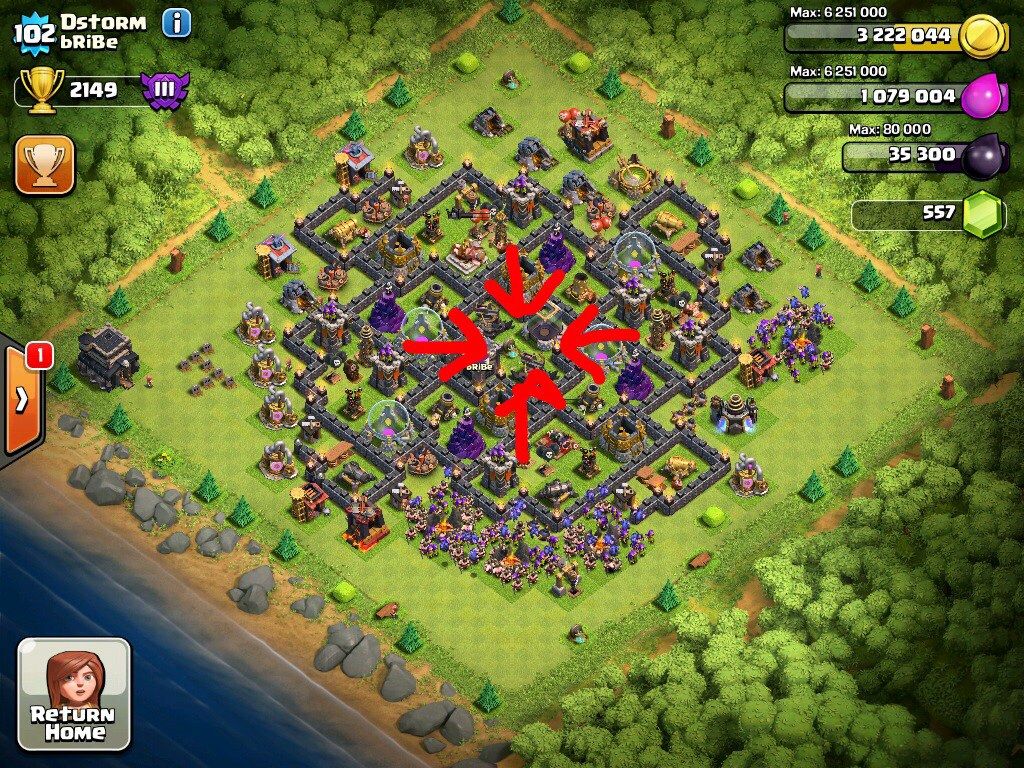Expand the orange side arrow panel
This screenshot has height=768, width=1024.
pos(22,400)
